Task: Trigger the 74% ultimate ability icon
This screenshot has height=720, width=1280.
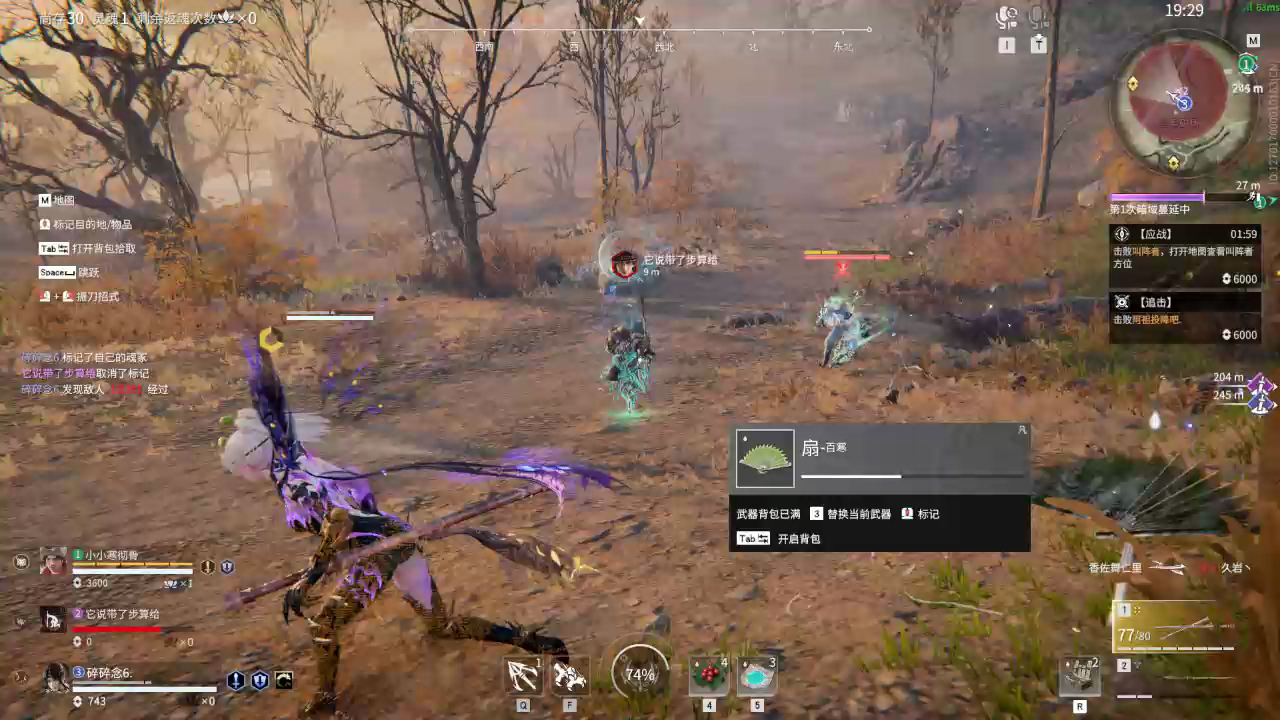Action: [x=638, y=676]
